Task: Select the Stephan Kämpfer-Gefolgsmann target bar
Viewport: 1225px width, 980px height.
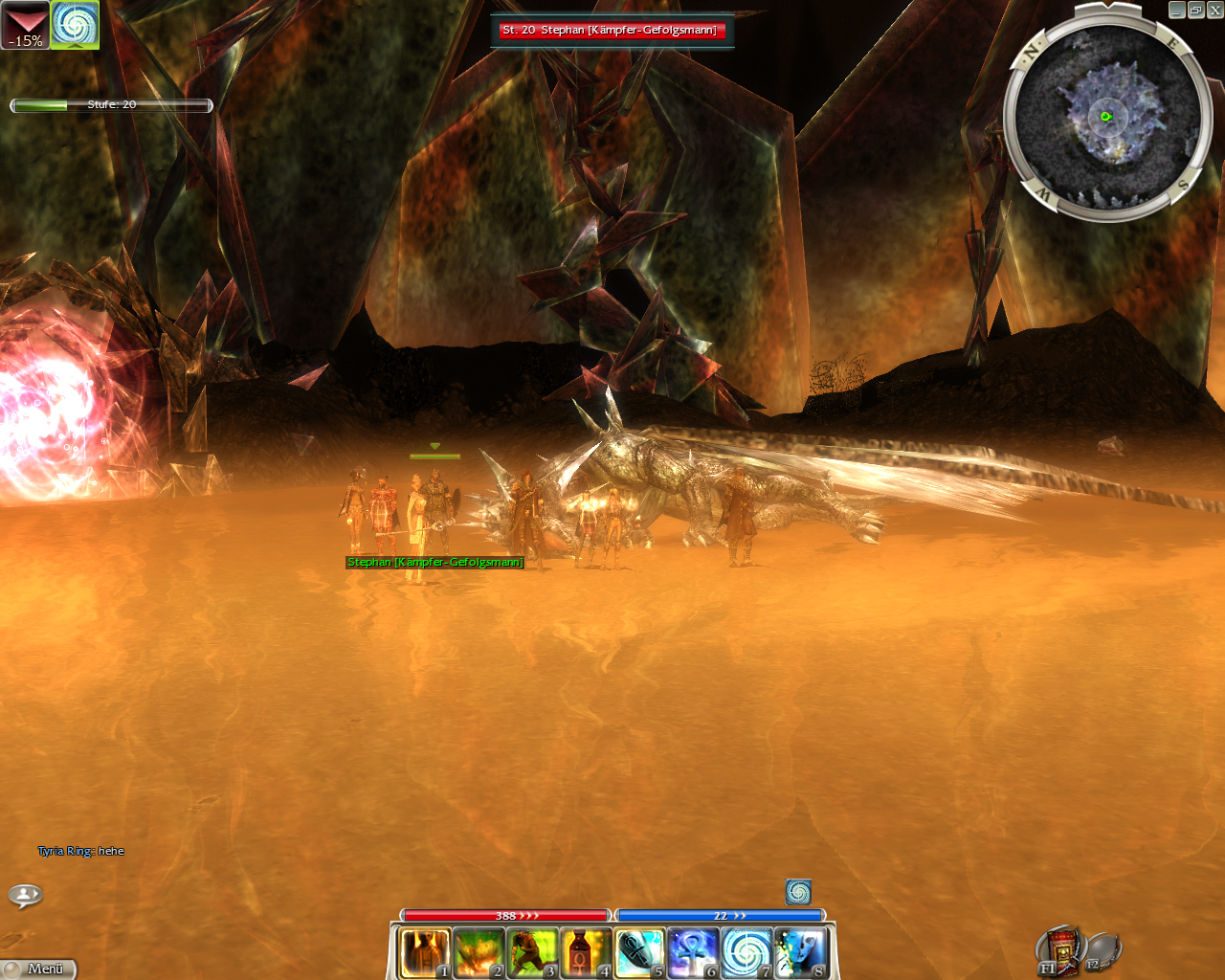Action: 610,31
